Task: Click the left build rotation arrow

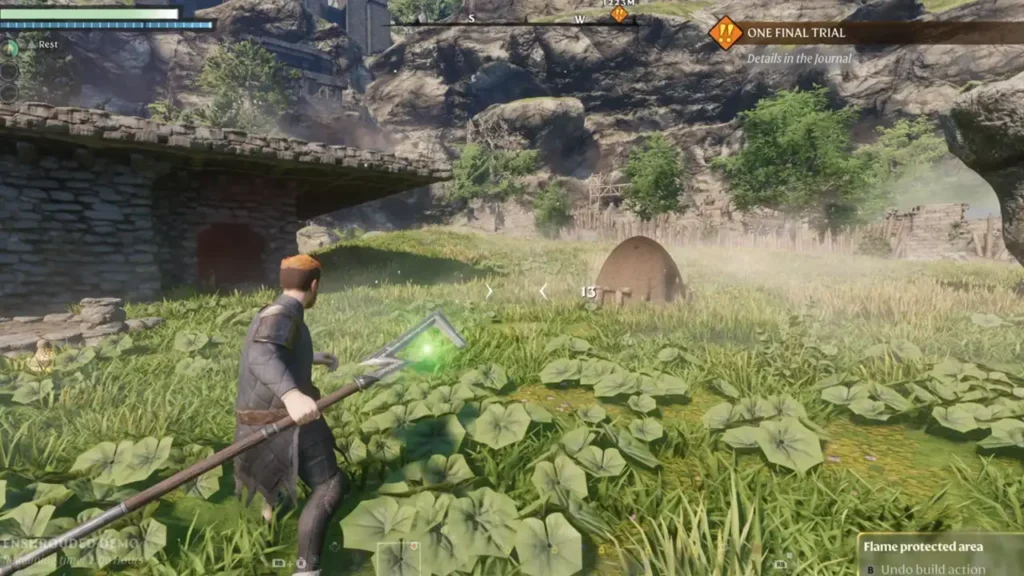Action: point(543,291)
